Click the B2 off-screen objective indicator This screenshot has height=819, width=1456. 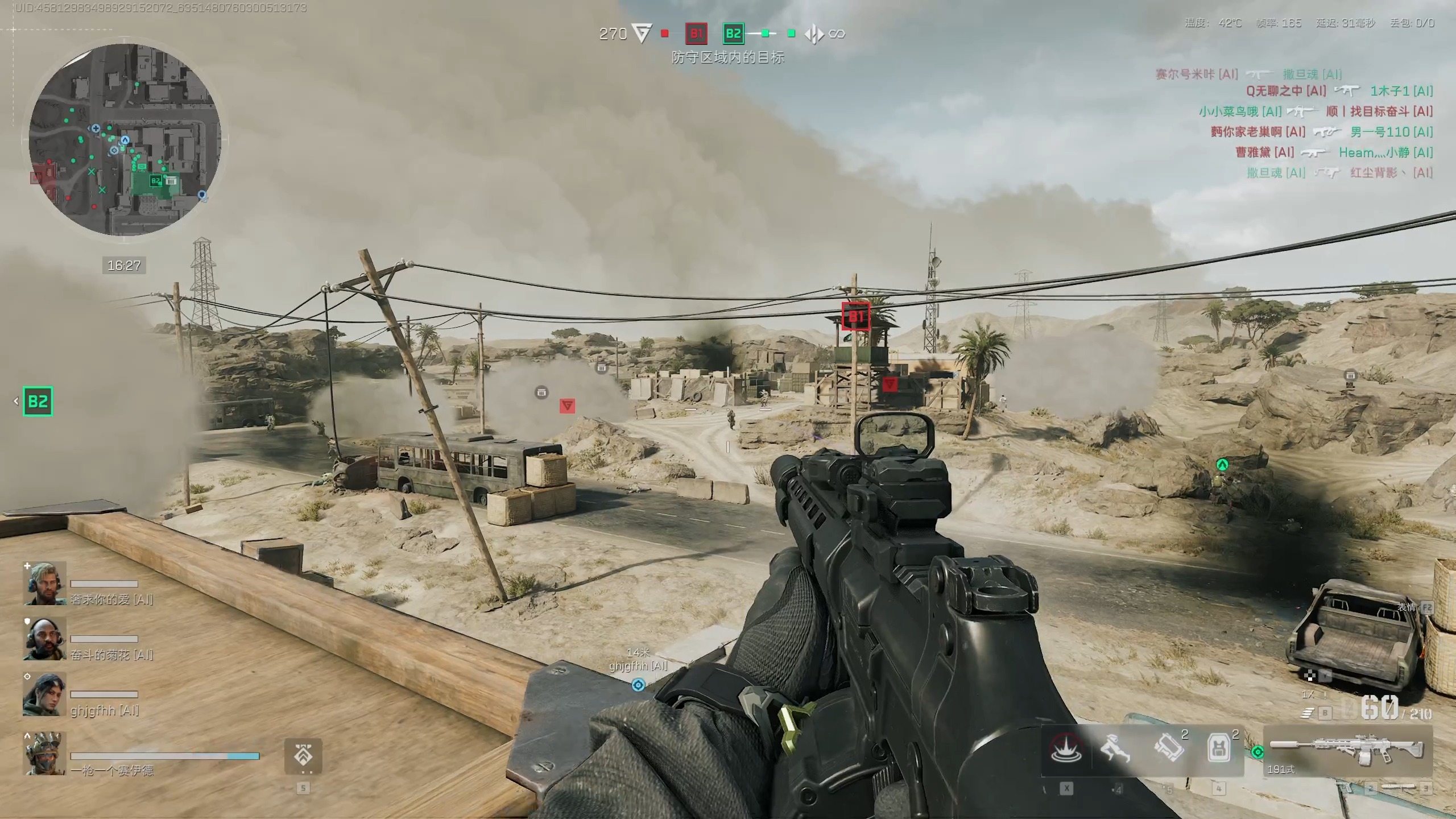pyautogui.click(x=38, y=402)
